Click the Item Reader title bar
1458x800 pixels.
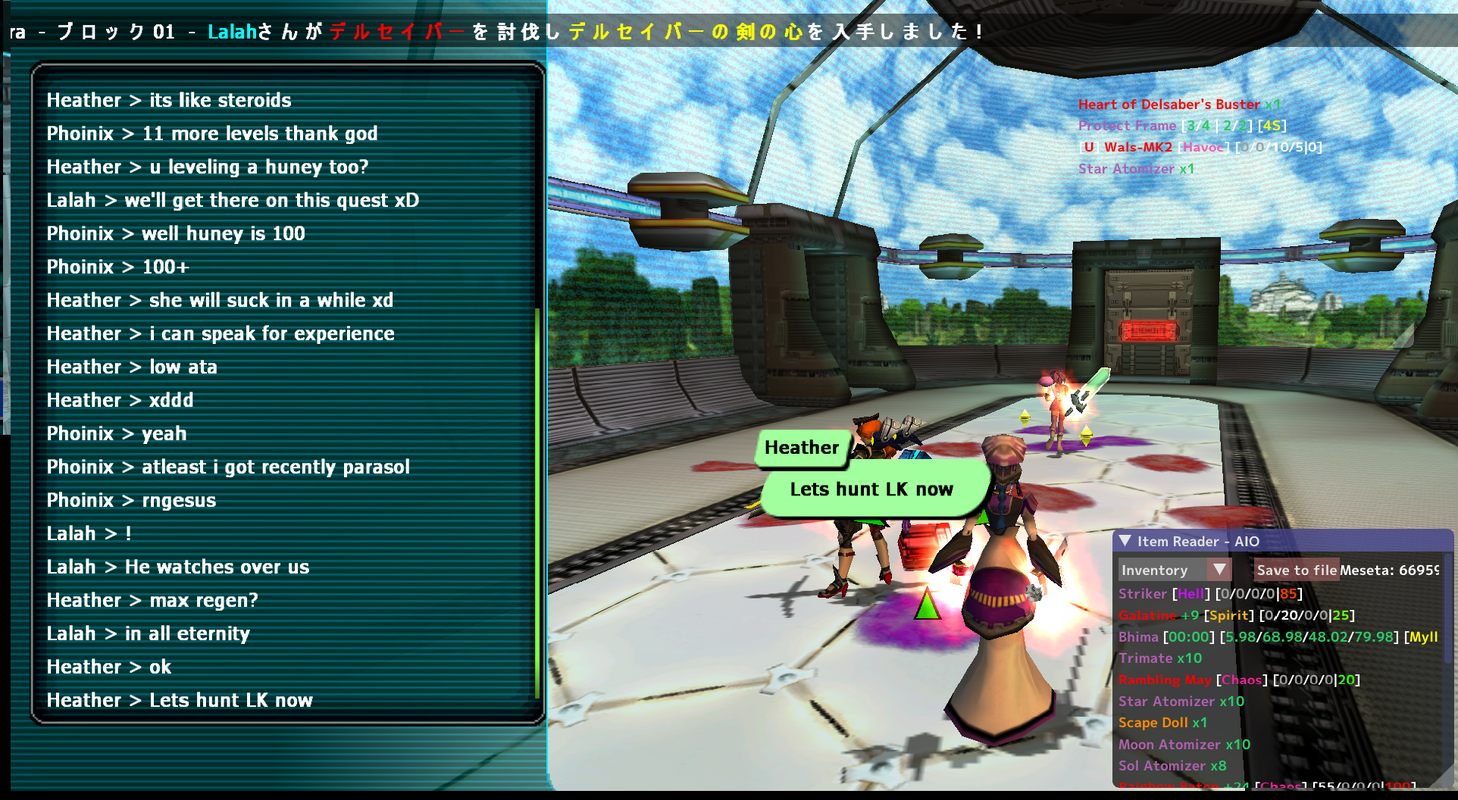1280,541
